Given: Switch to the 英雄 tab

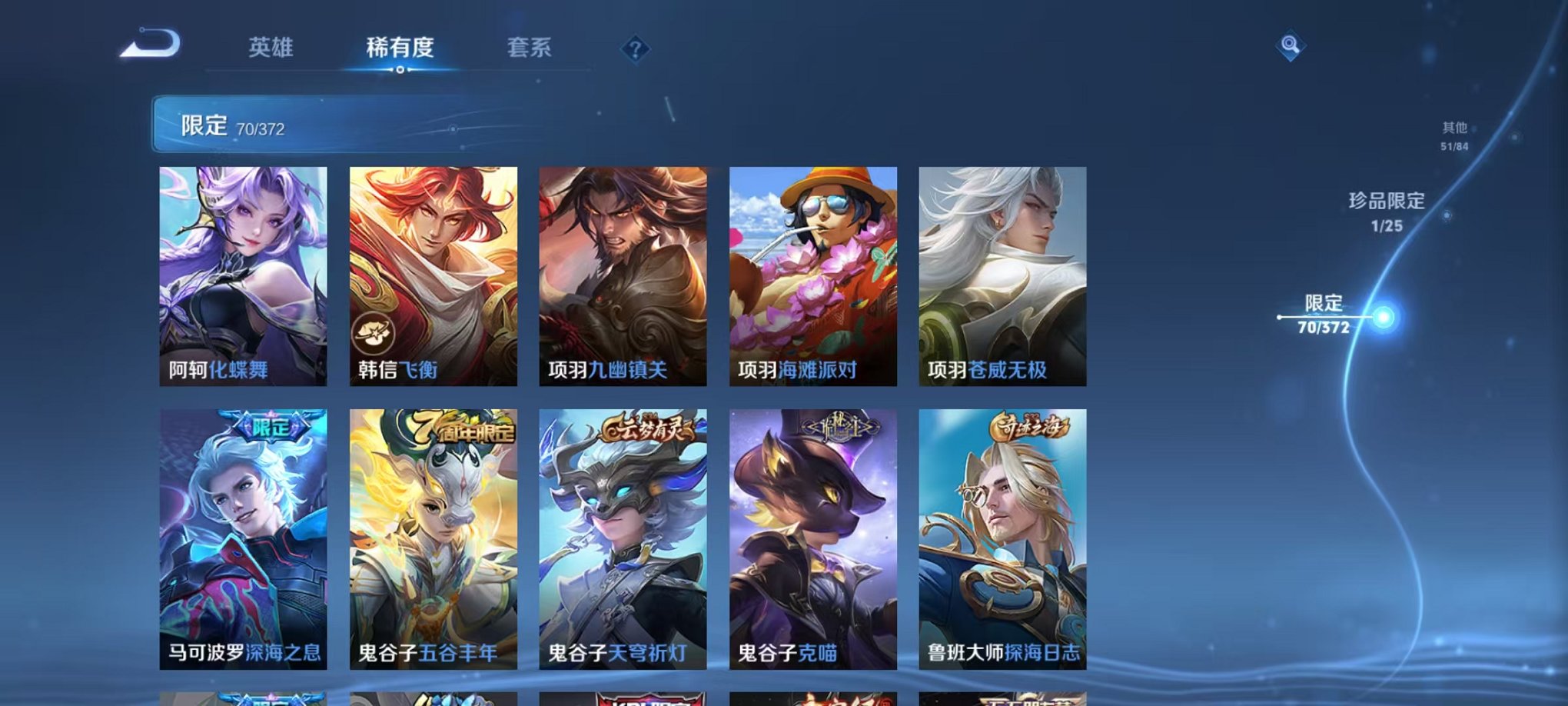Looking at the screenshot, I should [269, 48].
